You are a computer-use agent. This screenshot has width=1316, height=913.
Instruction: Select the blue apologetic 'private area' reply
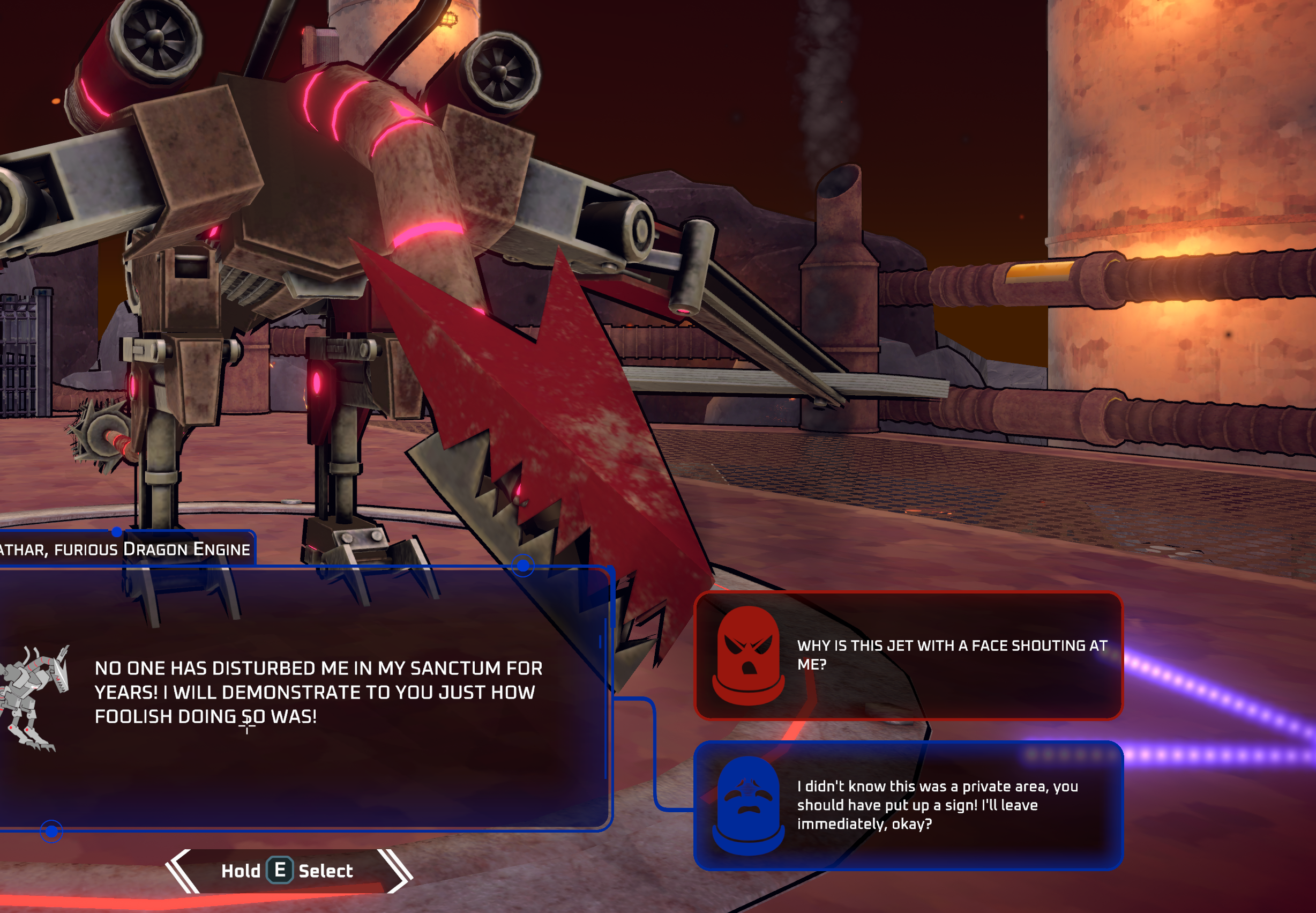point(908,805)
